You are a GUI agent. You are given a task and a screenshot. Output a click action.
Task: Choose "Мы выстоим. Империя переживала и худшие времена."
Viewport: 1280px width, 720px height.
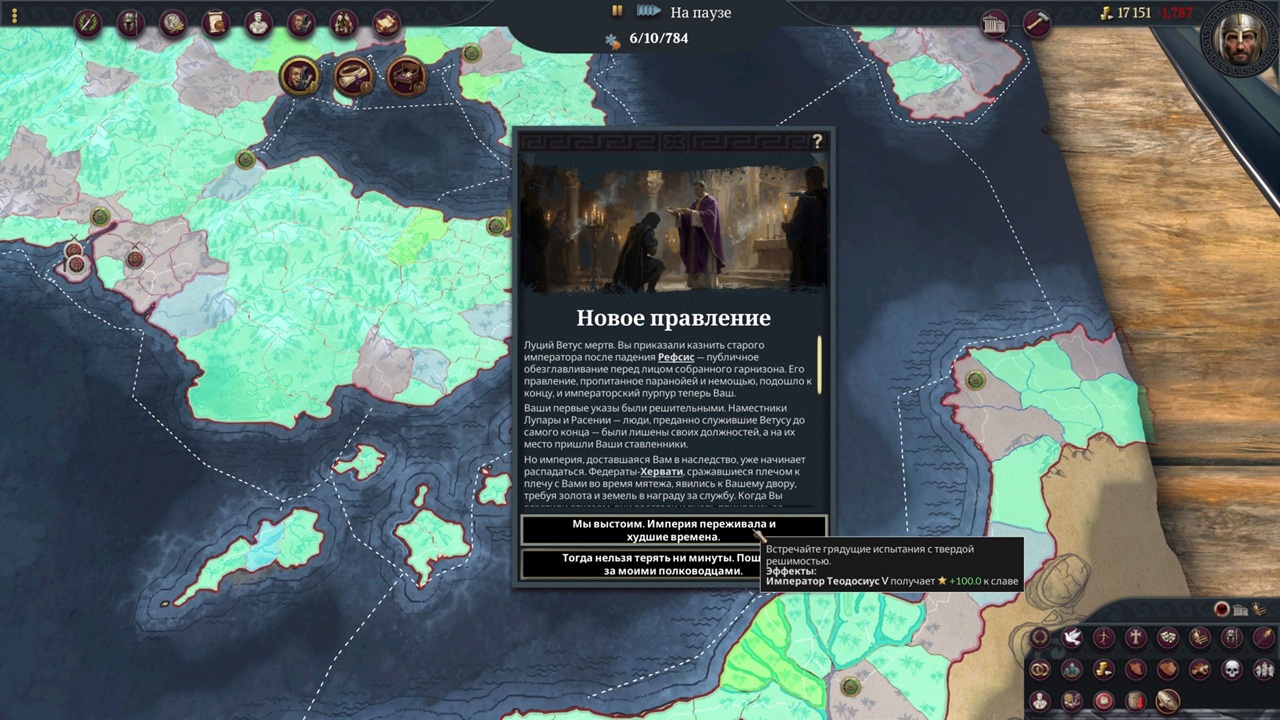coord(673,530)
